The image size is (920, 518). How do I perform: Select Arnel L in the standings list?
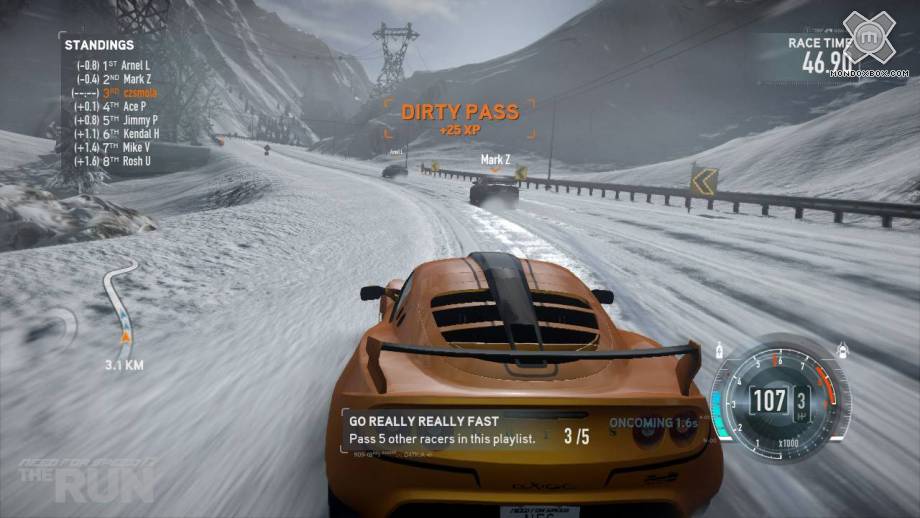tap(115, 65)
